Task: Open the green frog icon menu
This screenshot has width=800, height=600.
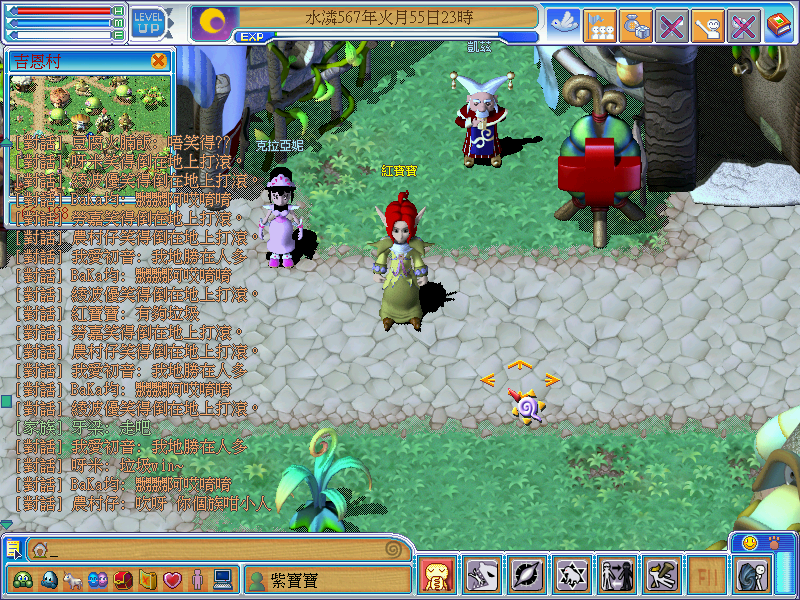Action: 23,579
